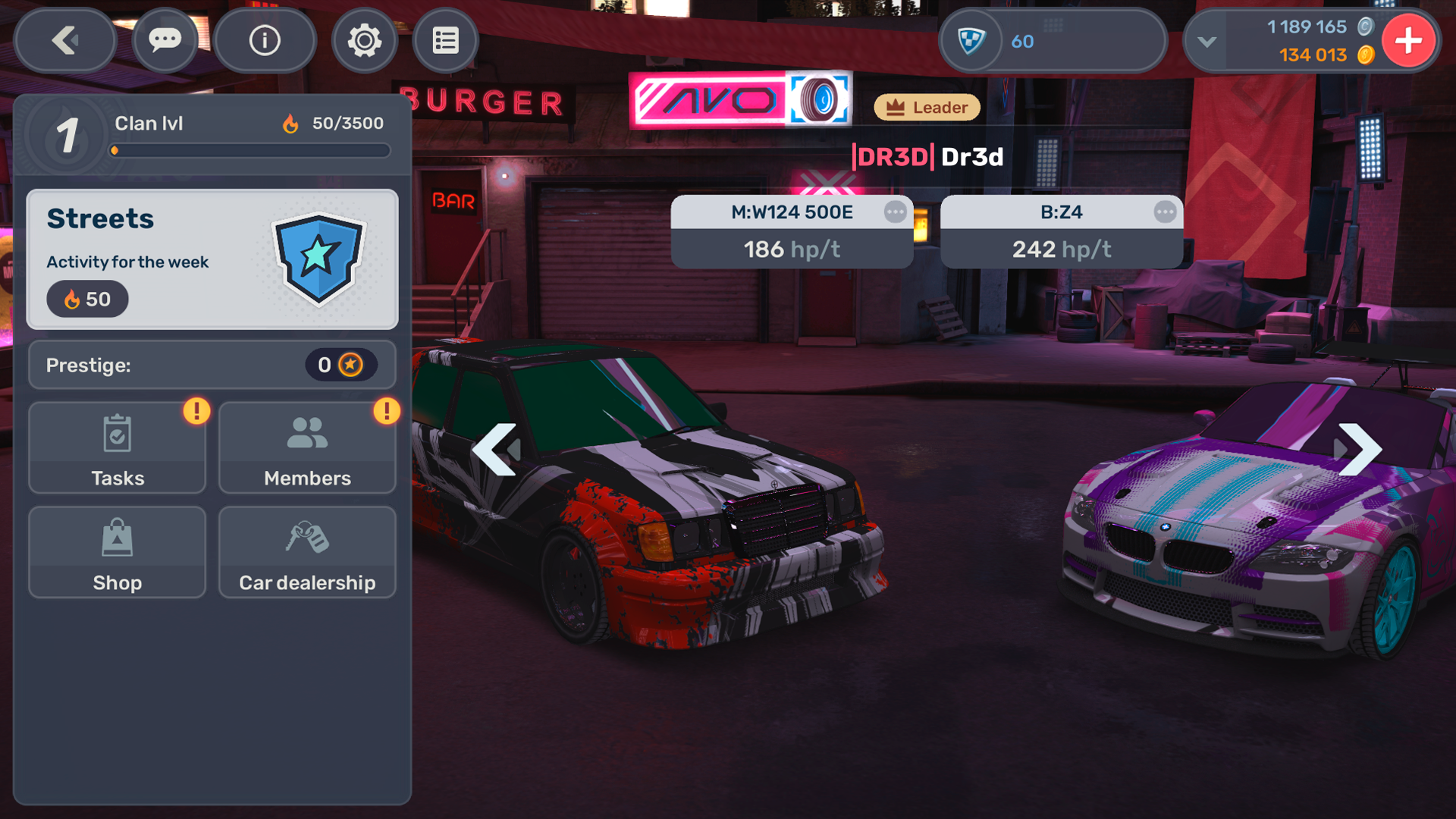Visit the Car dealership
Viewport: 1456px width, 819px height.
[307, 553]
